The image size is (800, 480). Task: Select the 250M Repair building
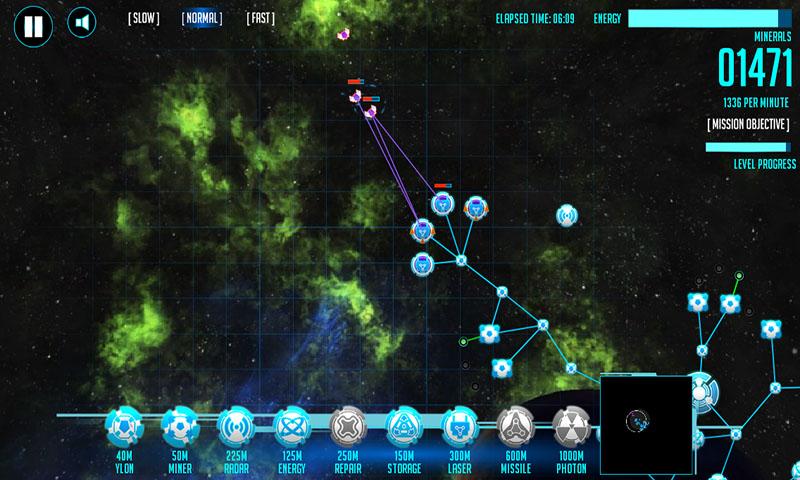[349, 427]
